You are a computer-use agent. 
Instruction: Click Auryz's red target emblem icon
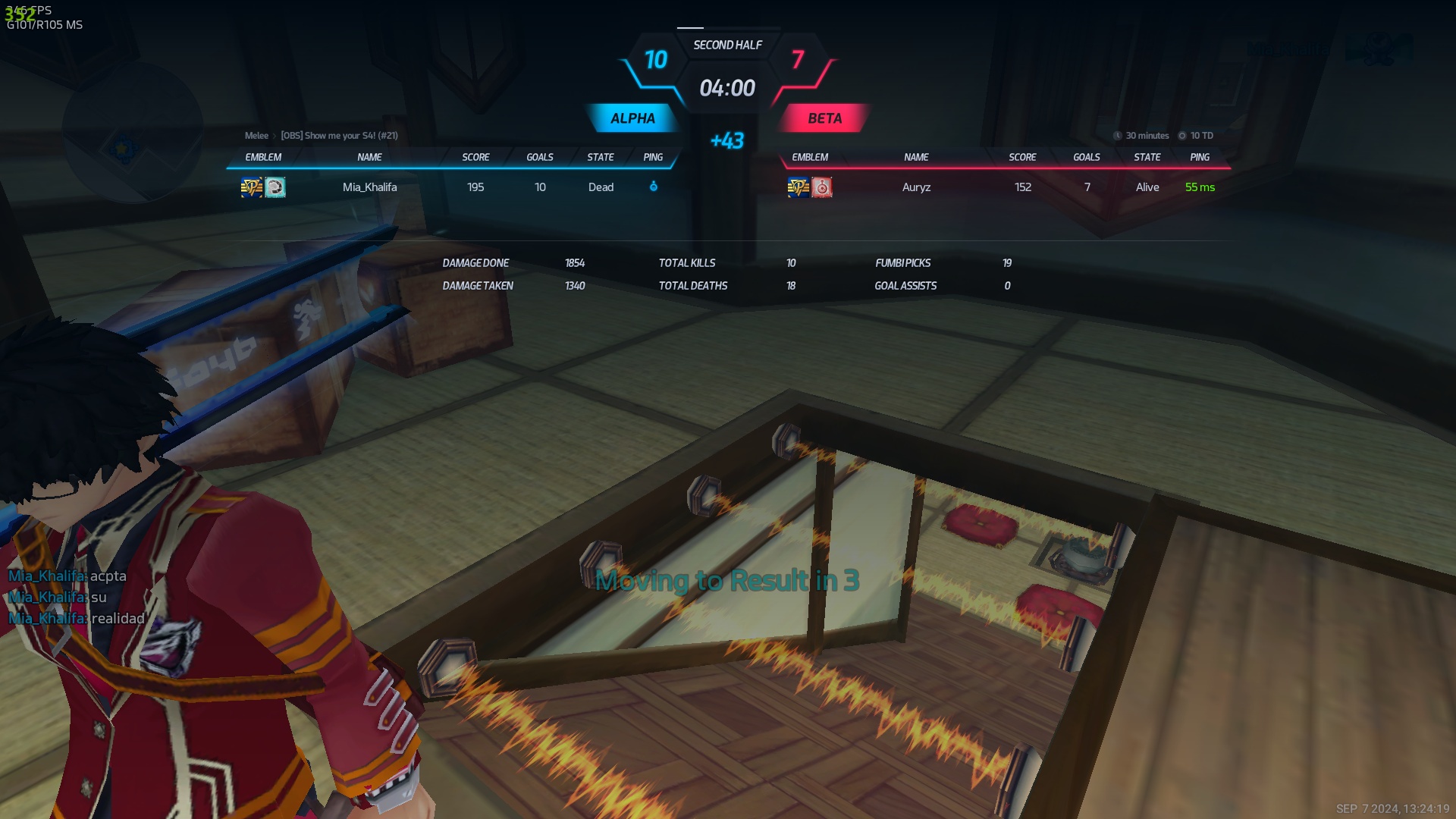coord(822,187)
